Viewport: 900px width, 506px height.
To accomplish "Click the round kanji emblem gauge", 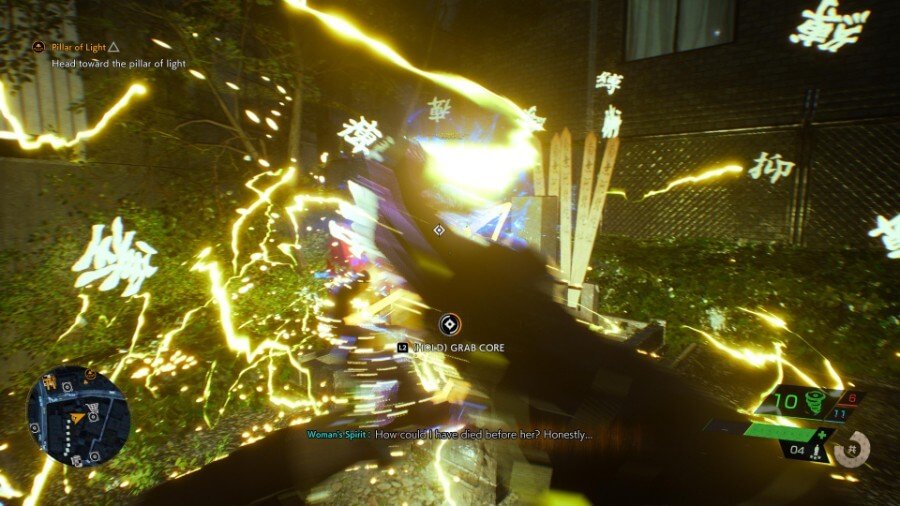I will pyautogui.click(x=852, y=449).
